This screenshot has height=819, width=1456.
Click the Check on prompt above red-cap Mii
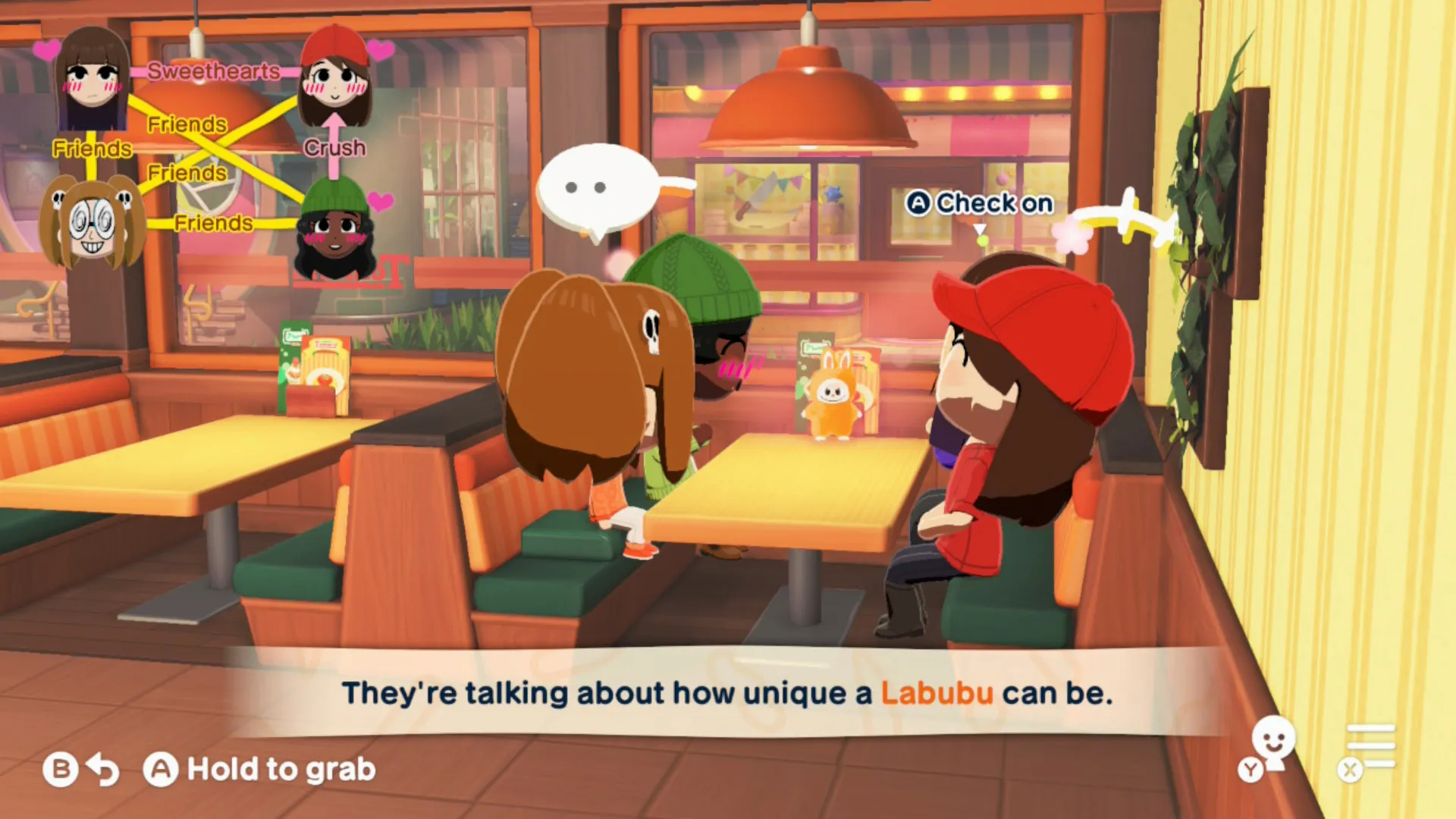(x=979, y=203)
